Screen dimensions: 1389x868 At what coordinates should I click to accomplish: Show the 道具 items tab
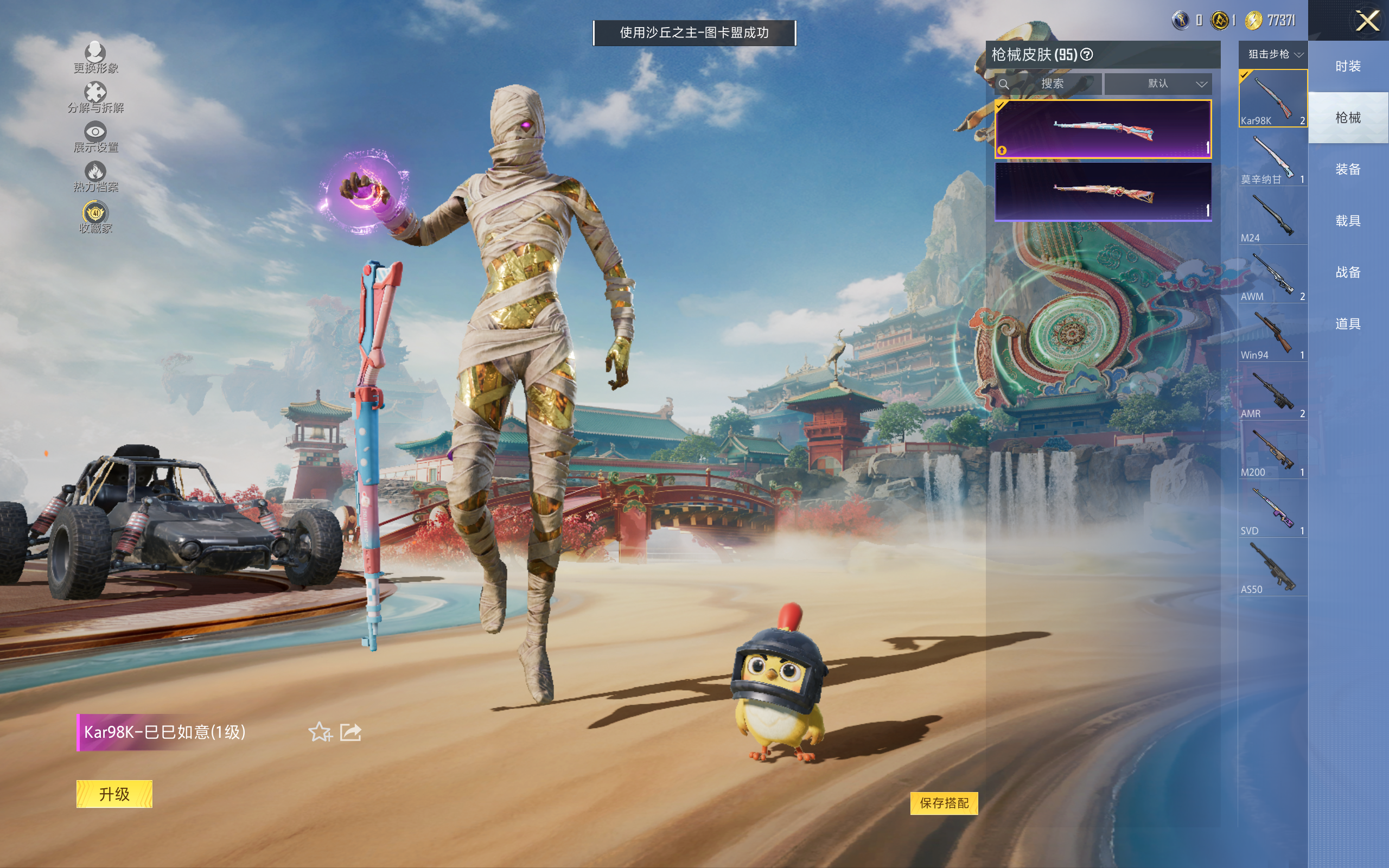pos(1348,324)
